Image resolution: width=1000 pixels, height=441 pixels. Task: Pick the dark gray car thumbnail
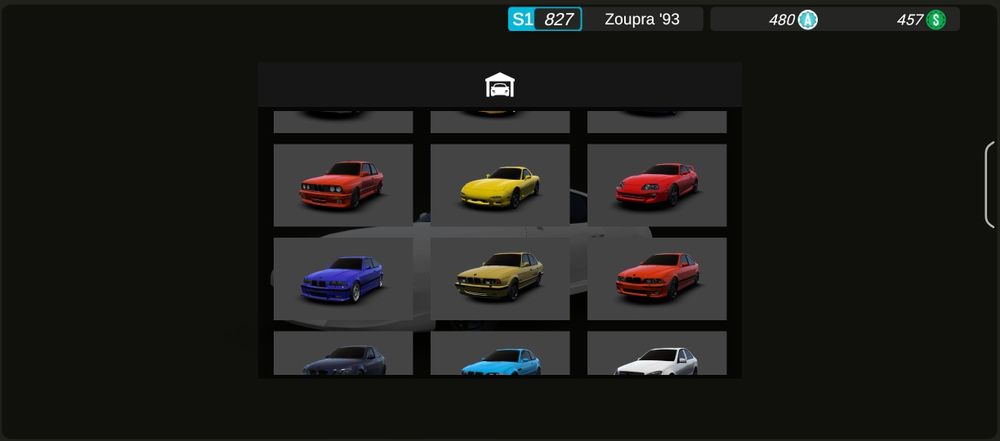click(x=343, y=355)
